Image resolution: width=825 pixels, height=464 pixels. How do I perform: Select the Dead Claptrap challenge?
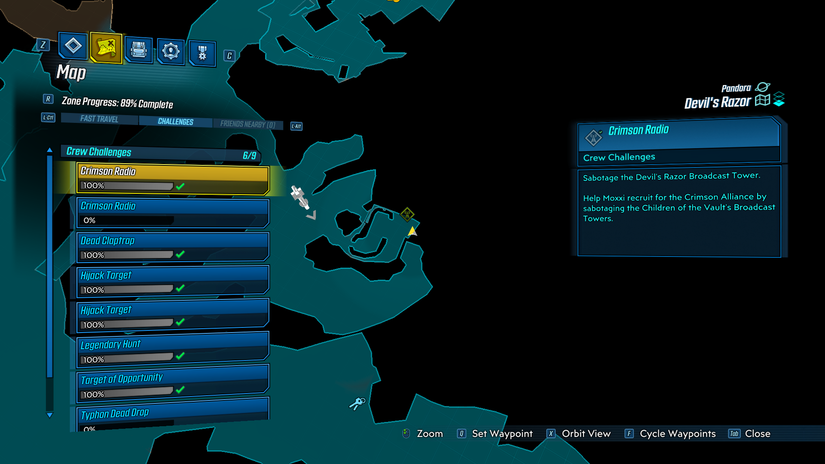pos(173,247)
